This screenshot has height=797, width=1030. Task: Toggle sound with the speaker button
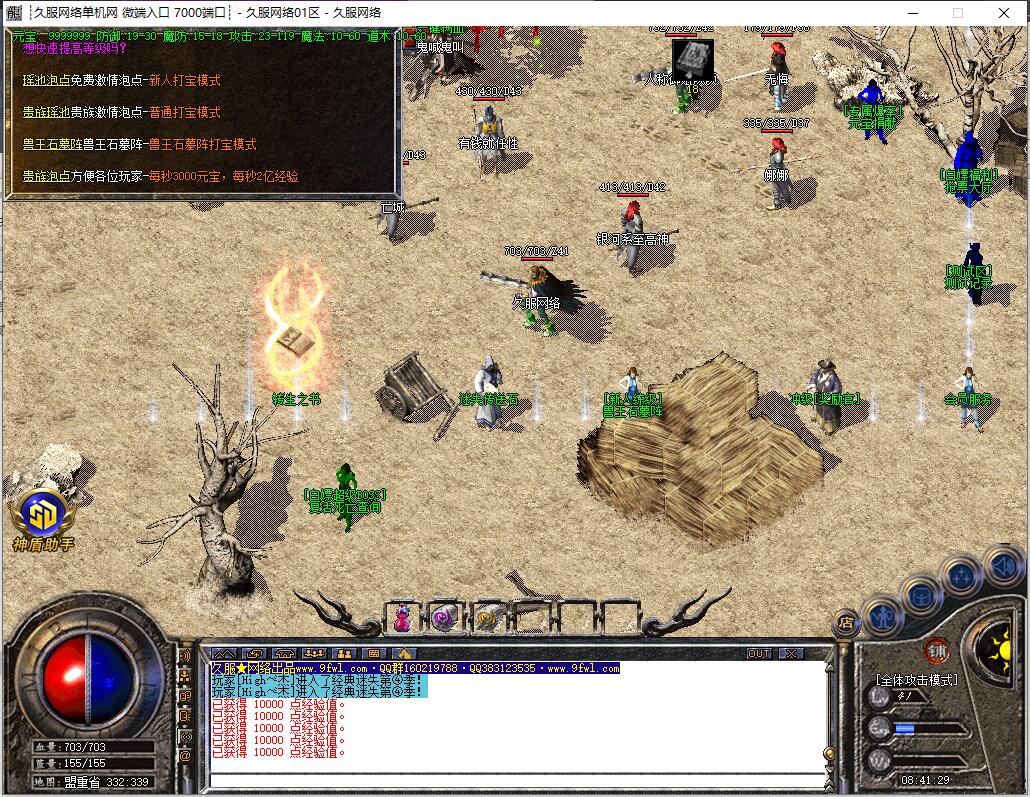[x=1002, y=566]
